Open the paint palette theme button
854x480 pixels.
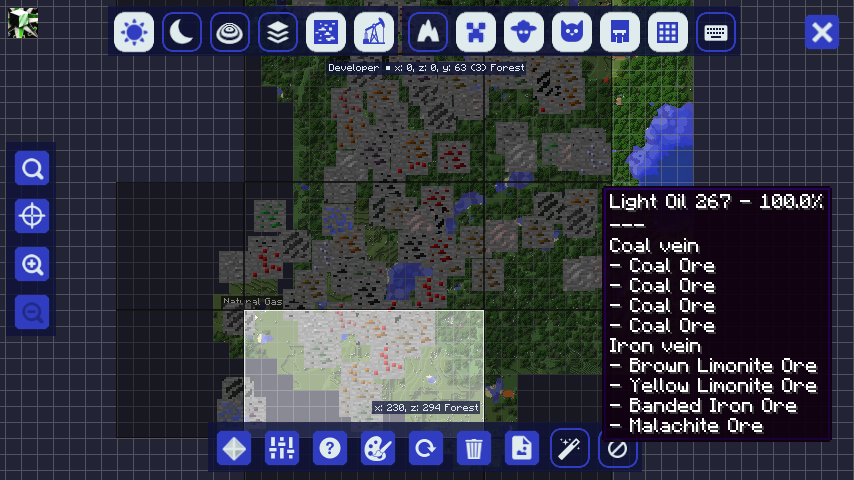378,449
